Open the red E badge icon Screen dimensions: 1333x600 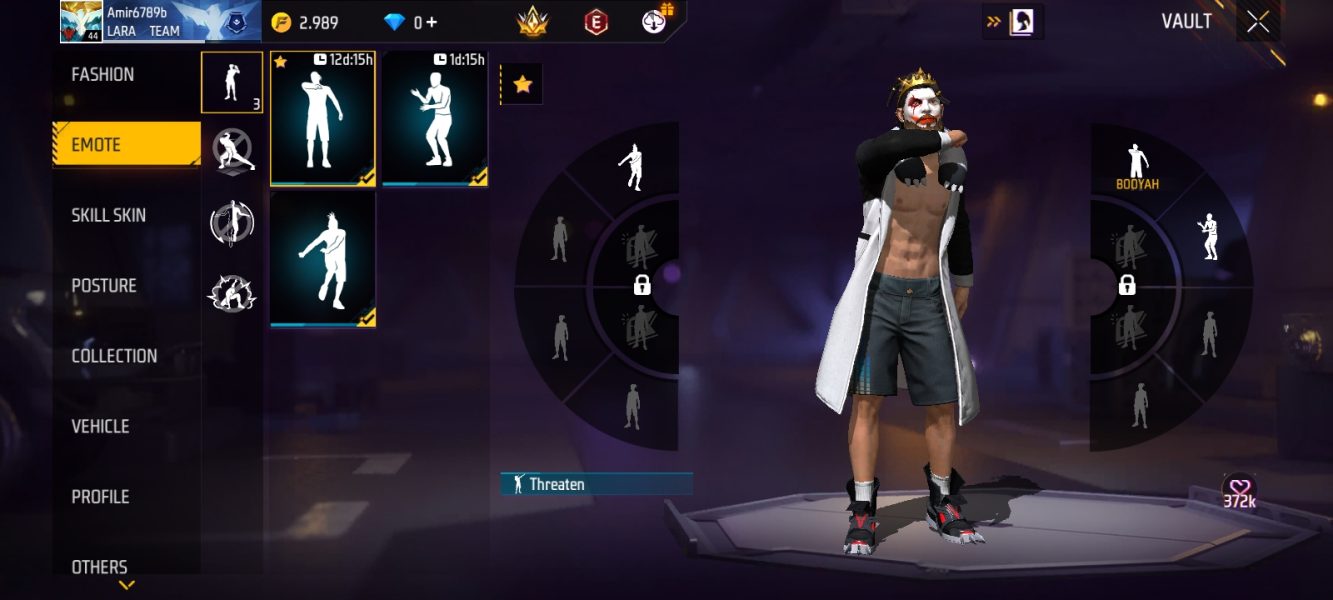click(596, 21)
